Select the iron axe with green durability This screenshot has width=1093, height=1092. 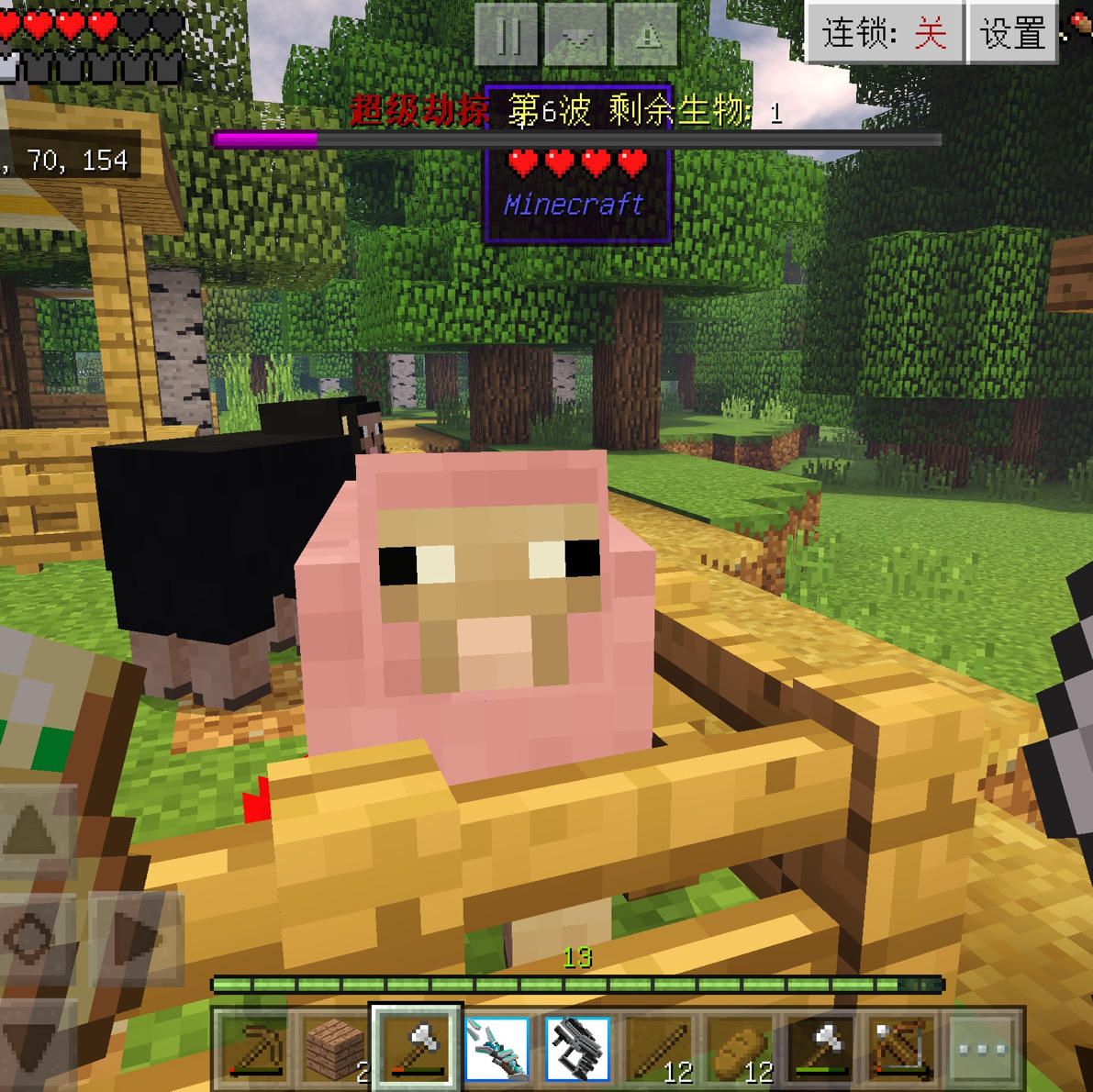820,1048
